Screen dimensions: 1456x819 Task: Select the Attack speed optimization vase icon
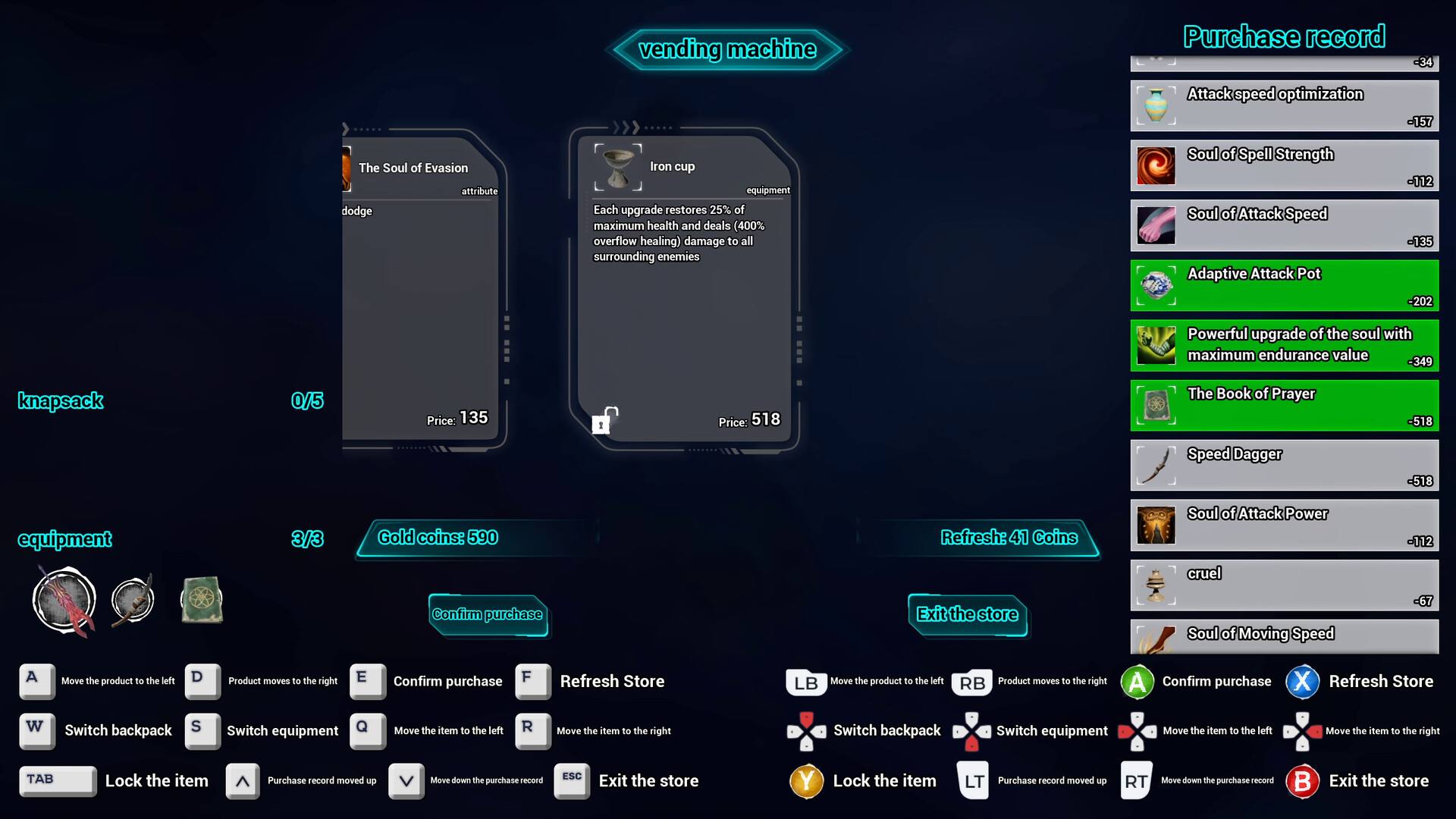[x=1156, y=105]
